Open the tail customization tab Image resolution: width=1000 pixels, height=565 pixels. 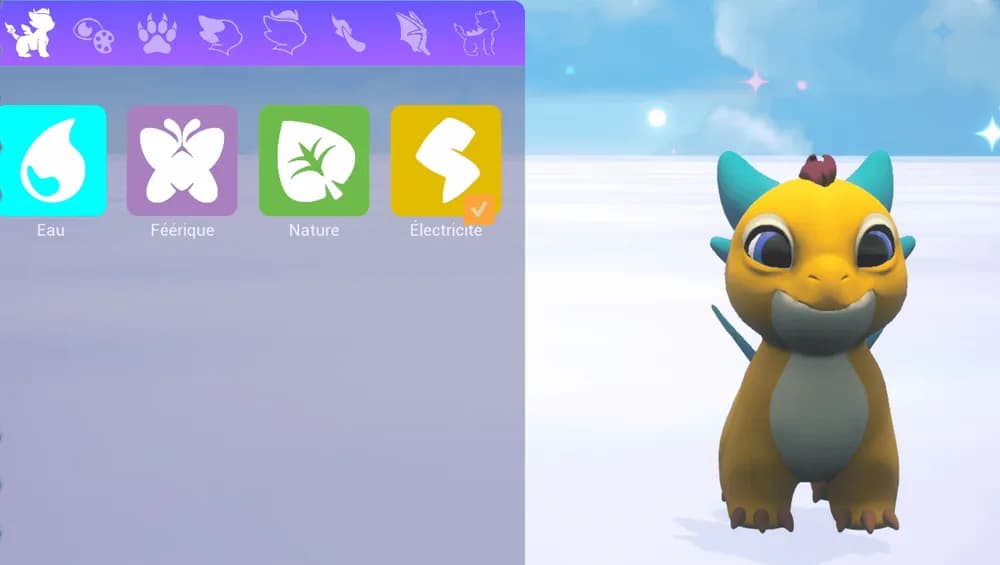(x=349, y=34)
